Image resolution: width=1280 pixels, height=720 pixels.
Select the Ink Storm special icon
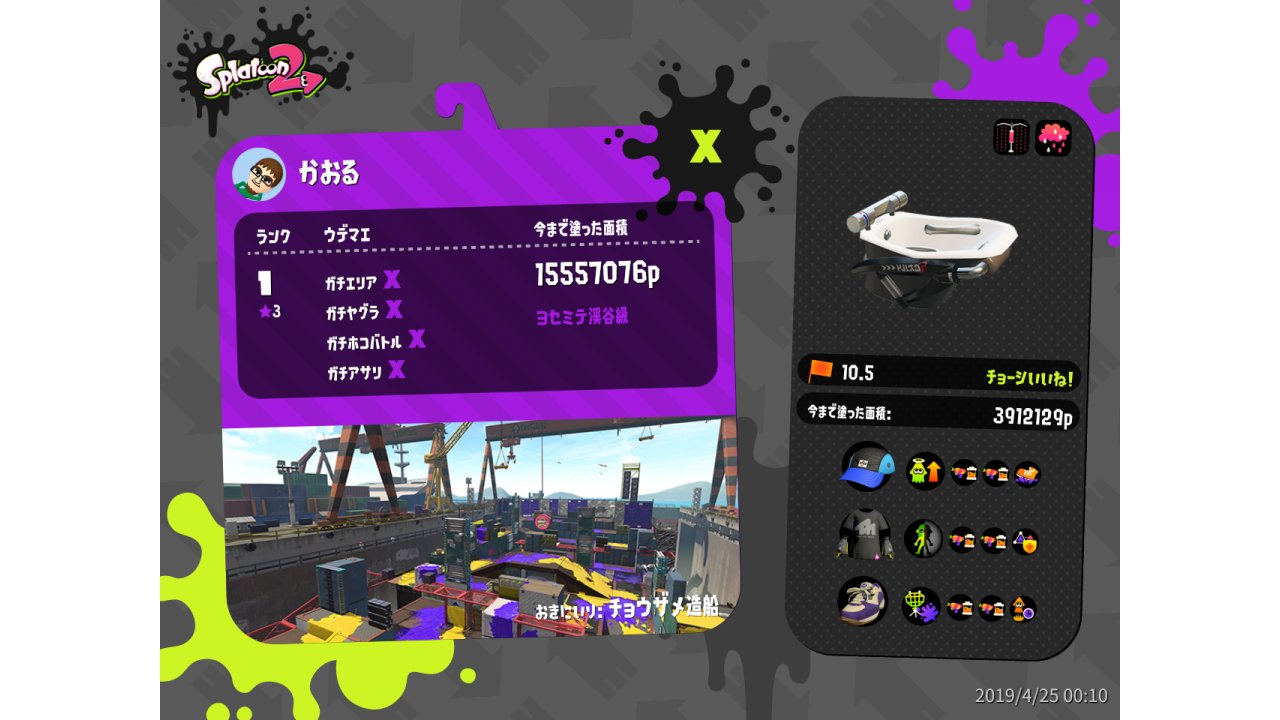[1053, 138]
